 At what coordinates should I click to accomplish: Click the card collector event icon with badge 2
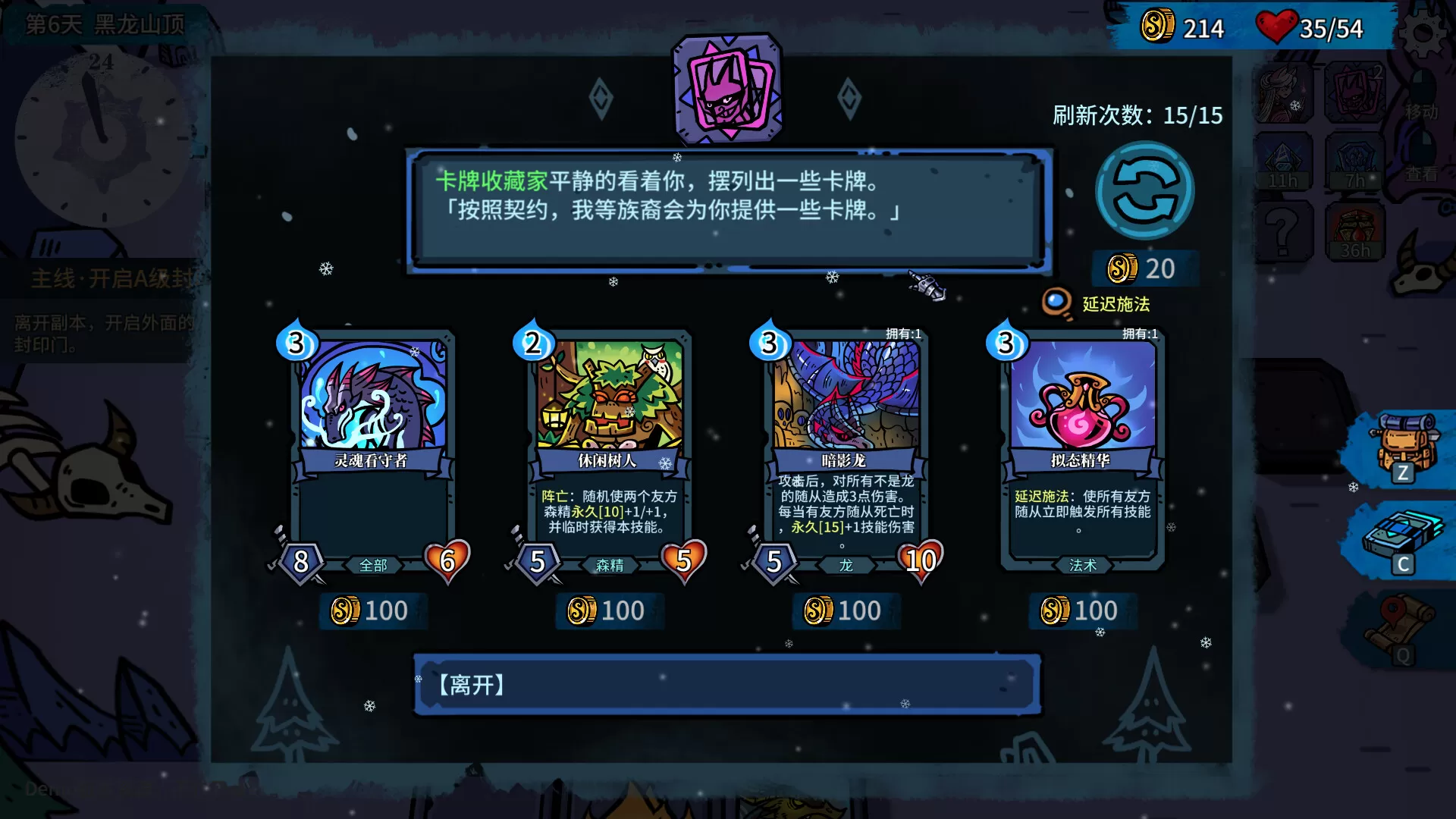[x=1355, y=91]
